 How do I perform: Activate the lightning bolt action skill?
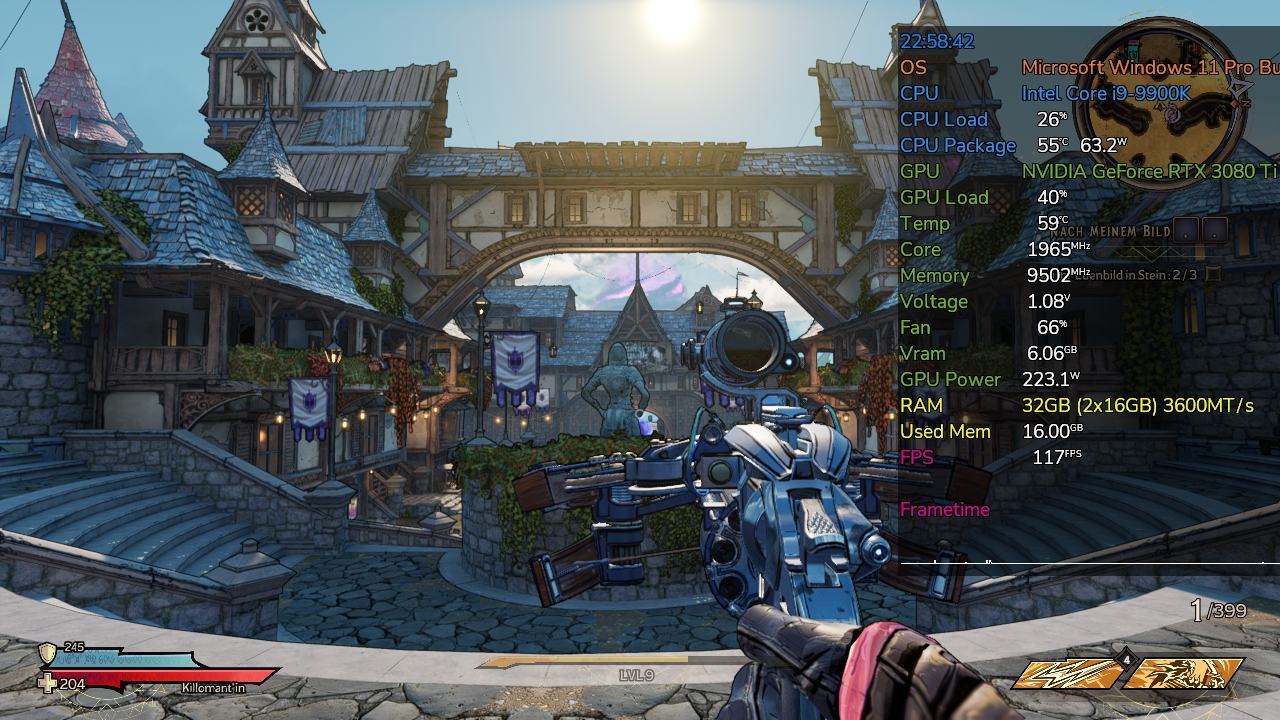(x=1067, y=674)
